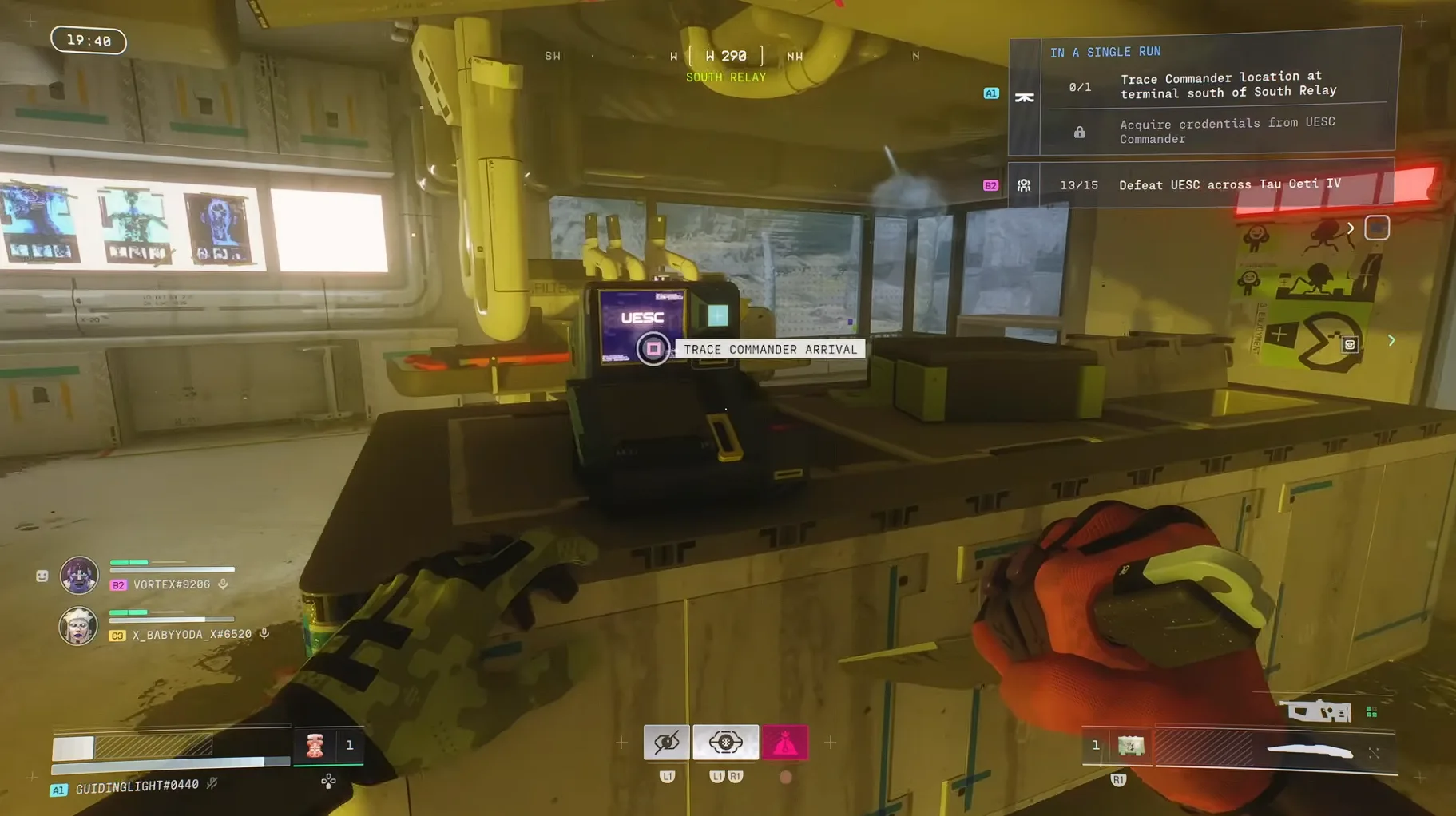1456x816 pixels.
Task: Select the Defeat UESC across Tau Ceti IV objective
Action: coord(1229,184)
